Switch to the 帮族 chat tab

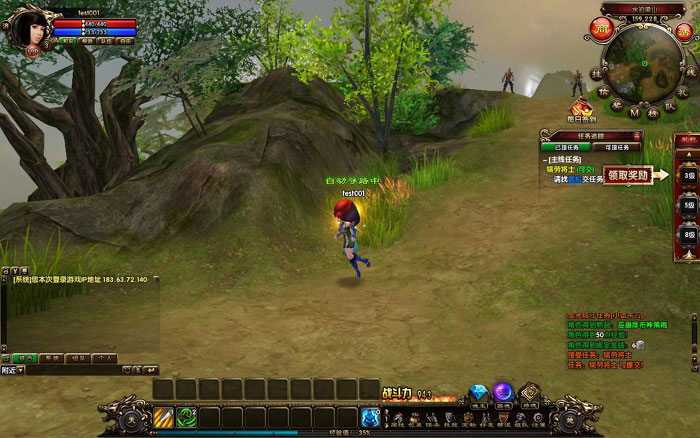tap(51, 357)
